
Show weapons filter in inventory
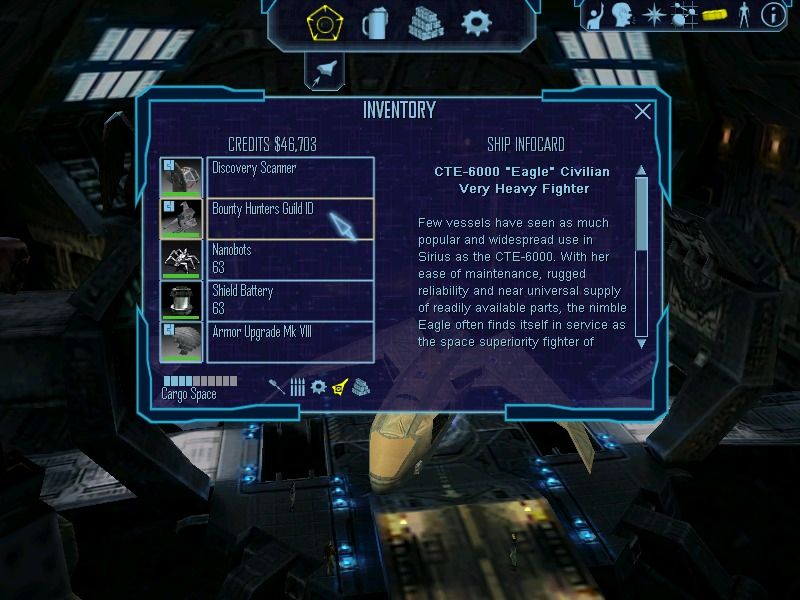(277, 387)
